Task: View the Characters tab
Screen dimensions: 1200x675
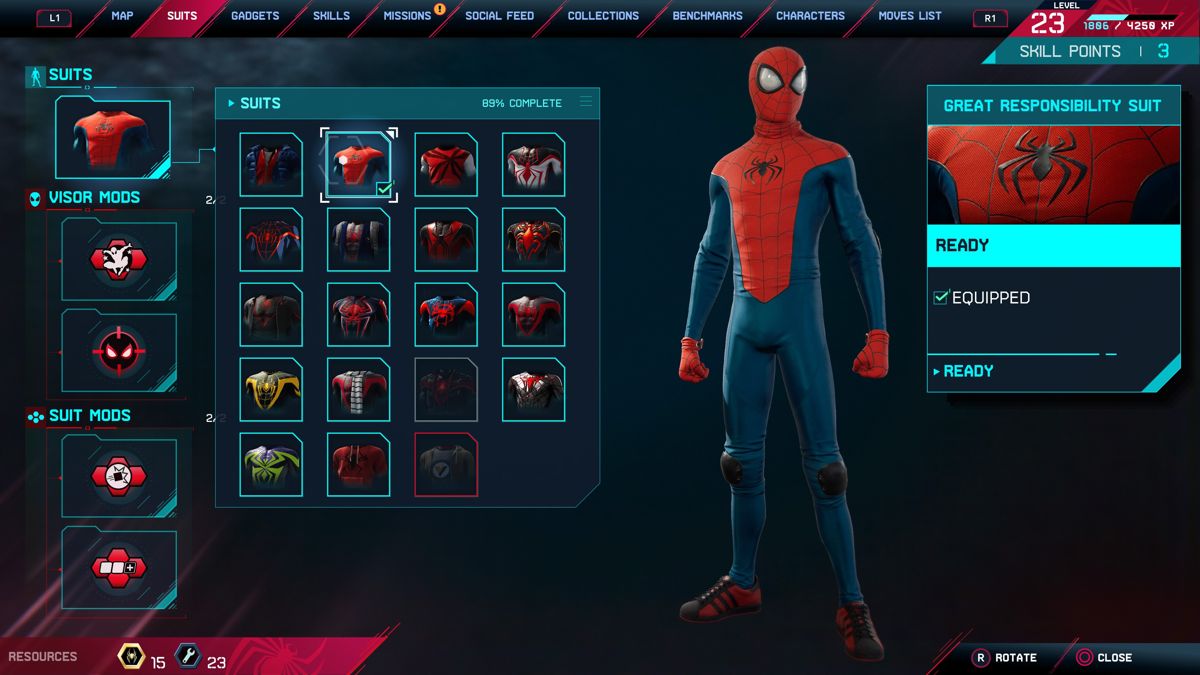Action: coord(810,16)
